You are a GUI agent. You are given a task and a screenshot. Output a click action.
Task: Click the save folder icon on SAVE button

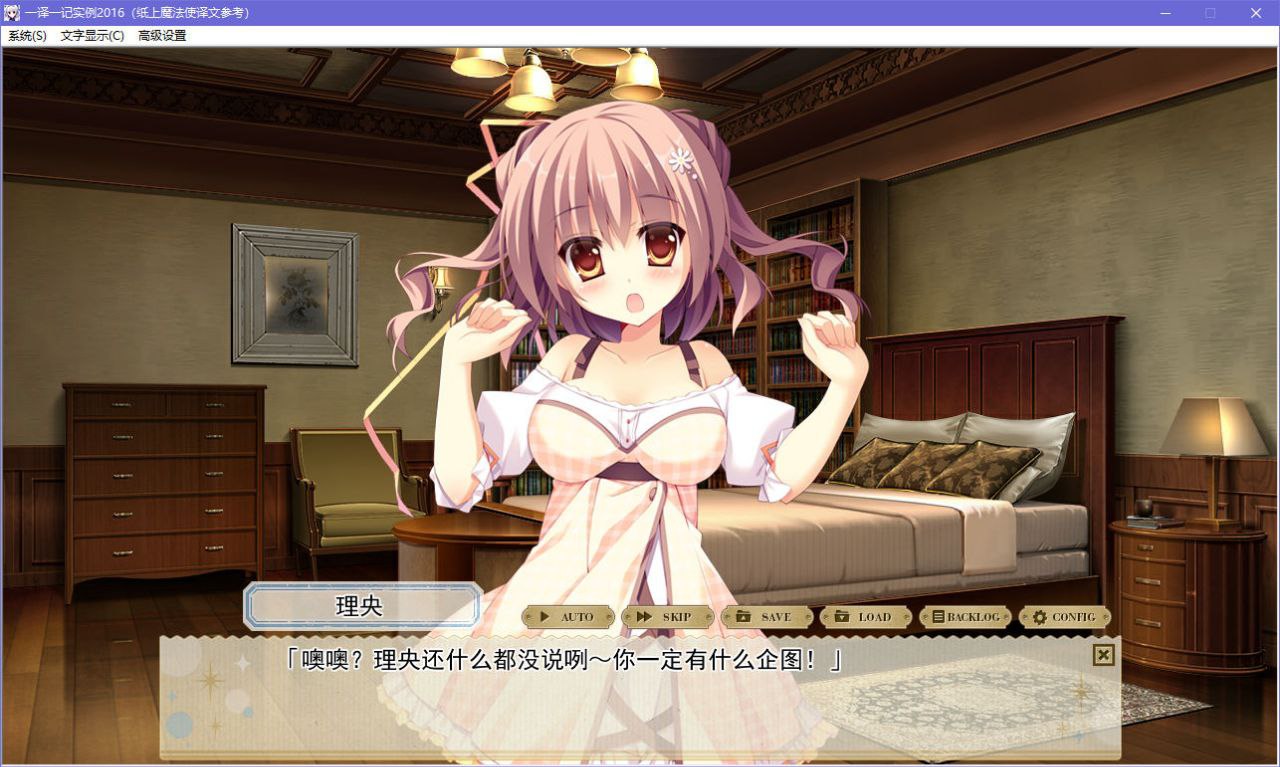(742, 617)
